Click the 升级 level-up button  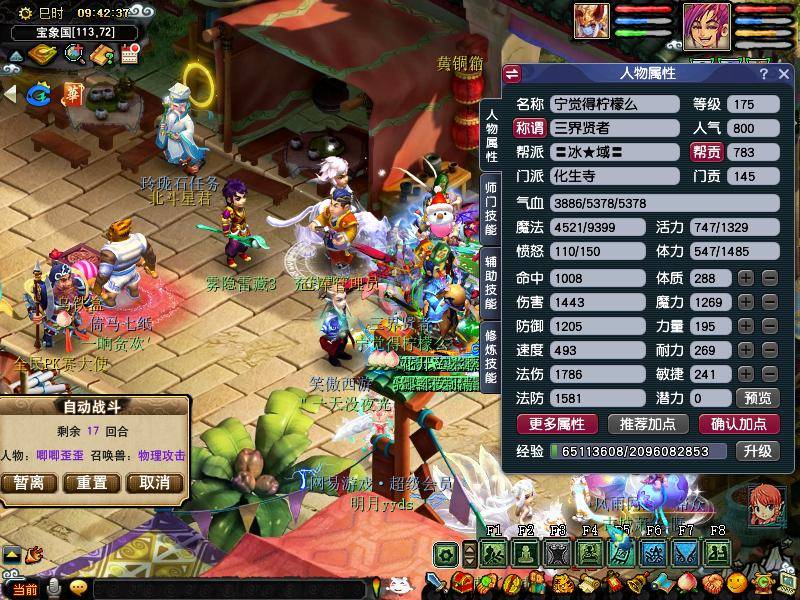[757, 451]
